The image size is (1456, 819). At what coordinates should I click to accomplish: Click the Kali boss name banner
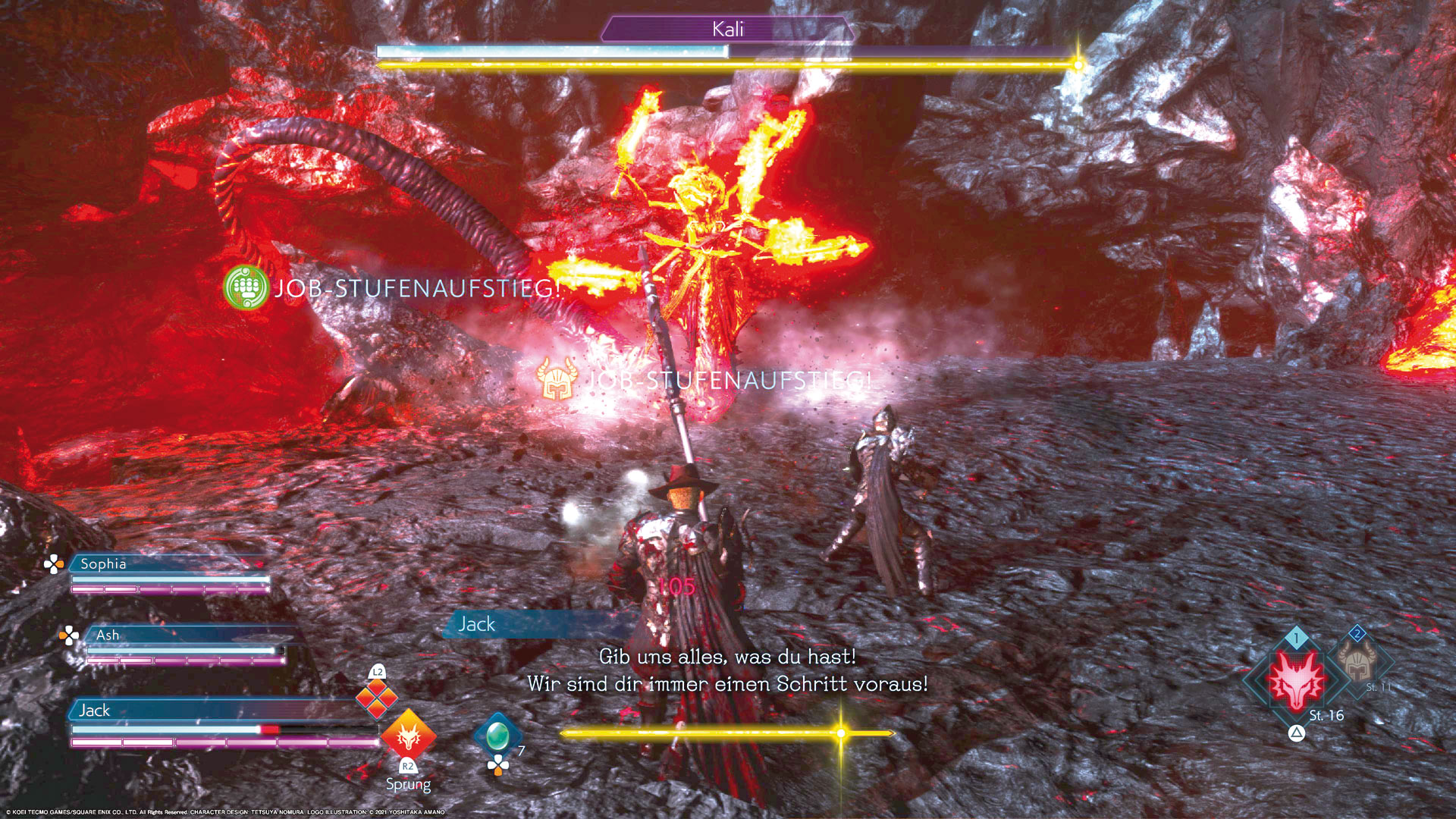pos(727,30)
